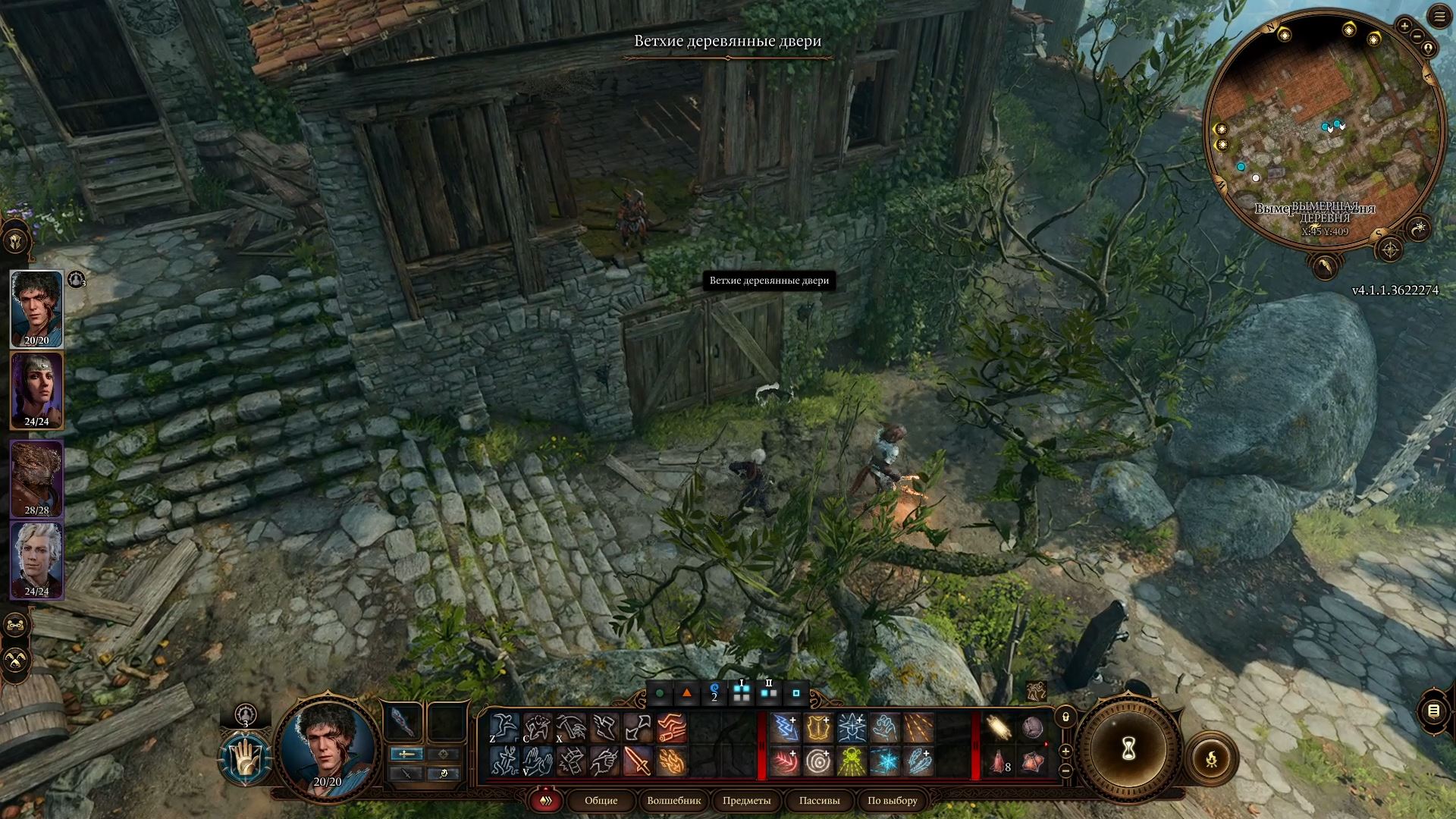Cast the snowflake frost spell icon
The image size is (1456, 819).
pos(885,761)
